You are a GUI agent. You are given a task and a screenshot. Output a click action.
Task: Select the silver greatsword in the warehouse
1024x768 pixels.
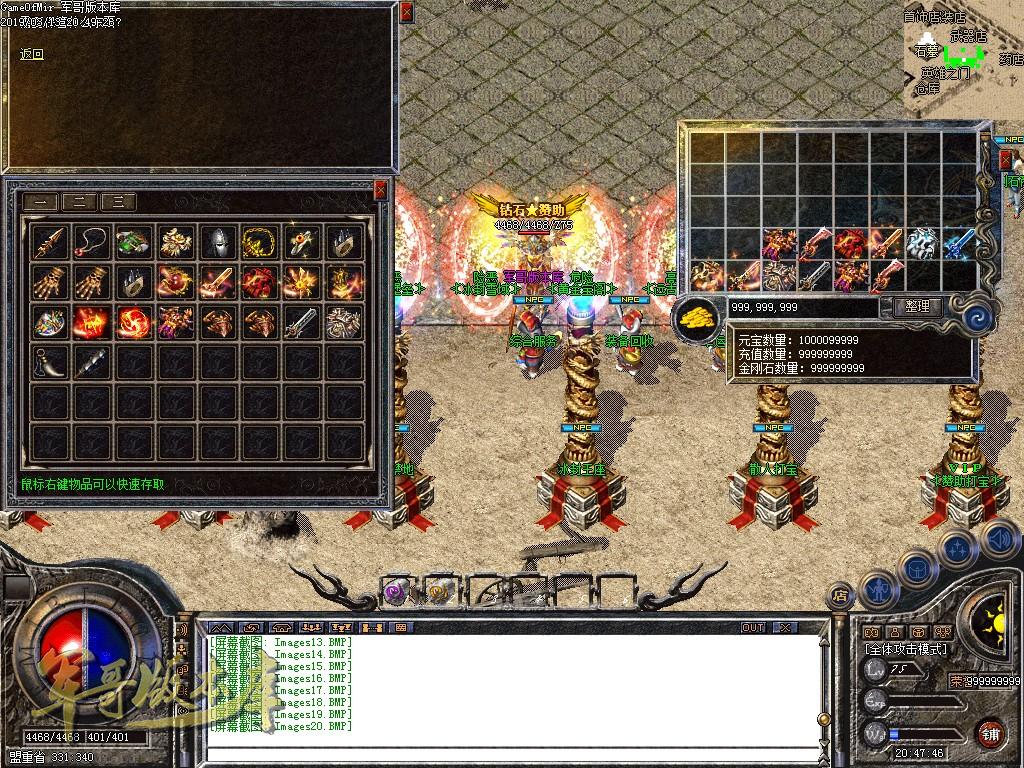[x=301, y=322]
